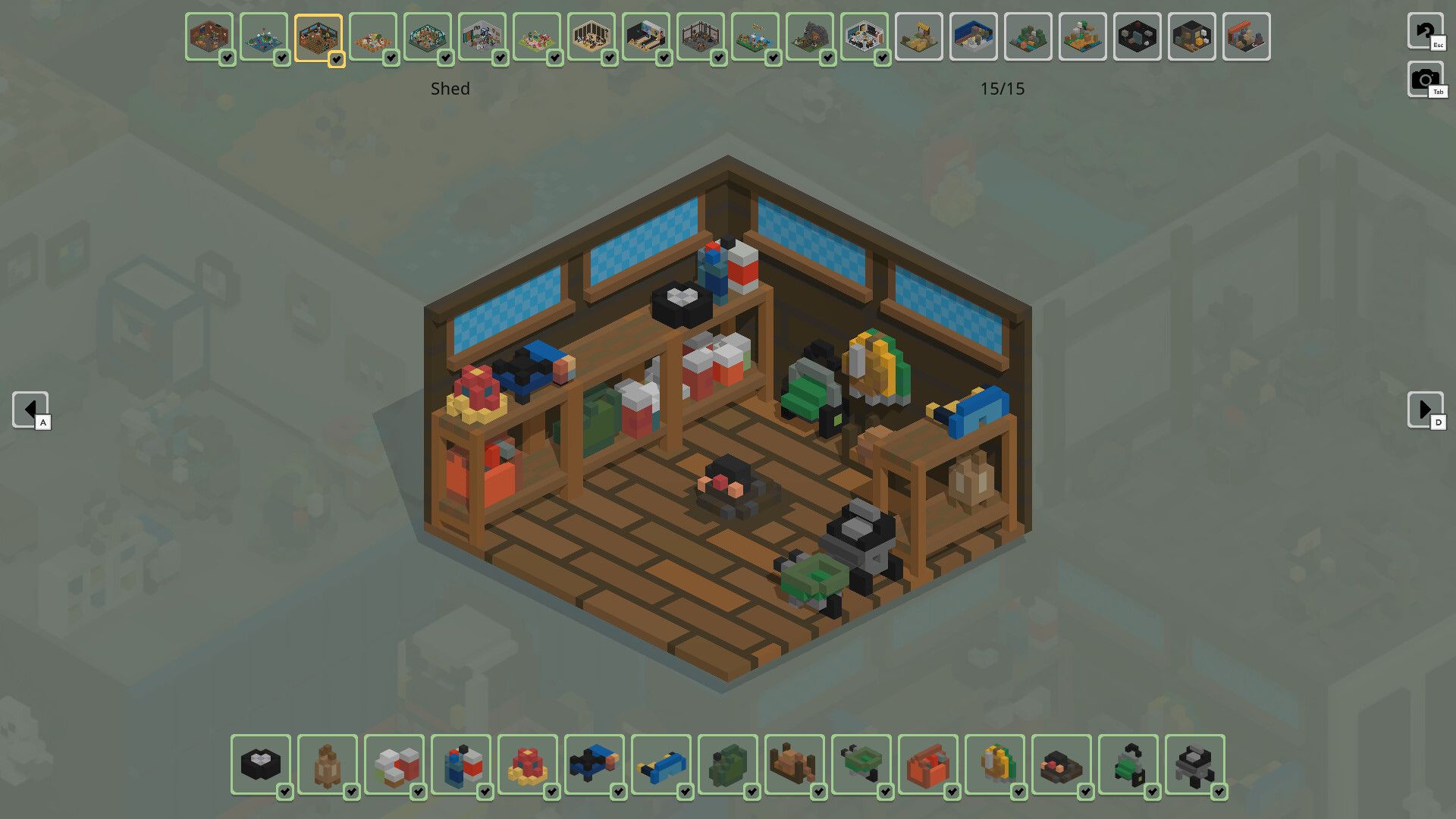Choose the blue clamp tool item
This screenshot has height=819, width=1456.
point(661,764)
